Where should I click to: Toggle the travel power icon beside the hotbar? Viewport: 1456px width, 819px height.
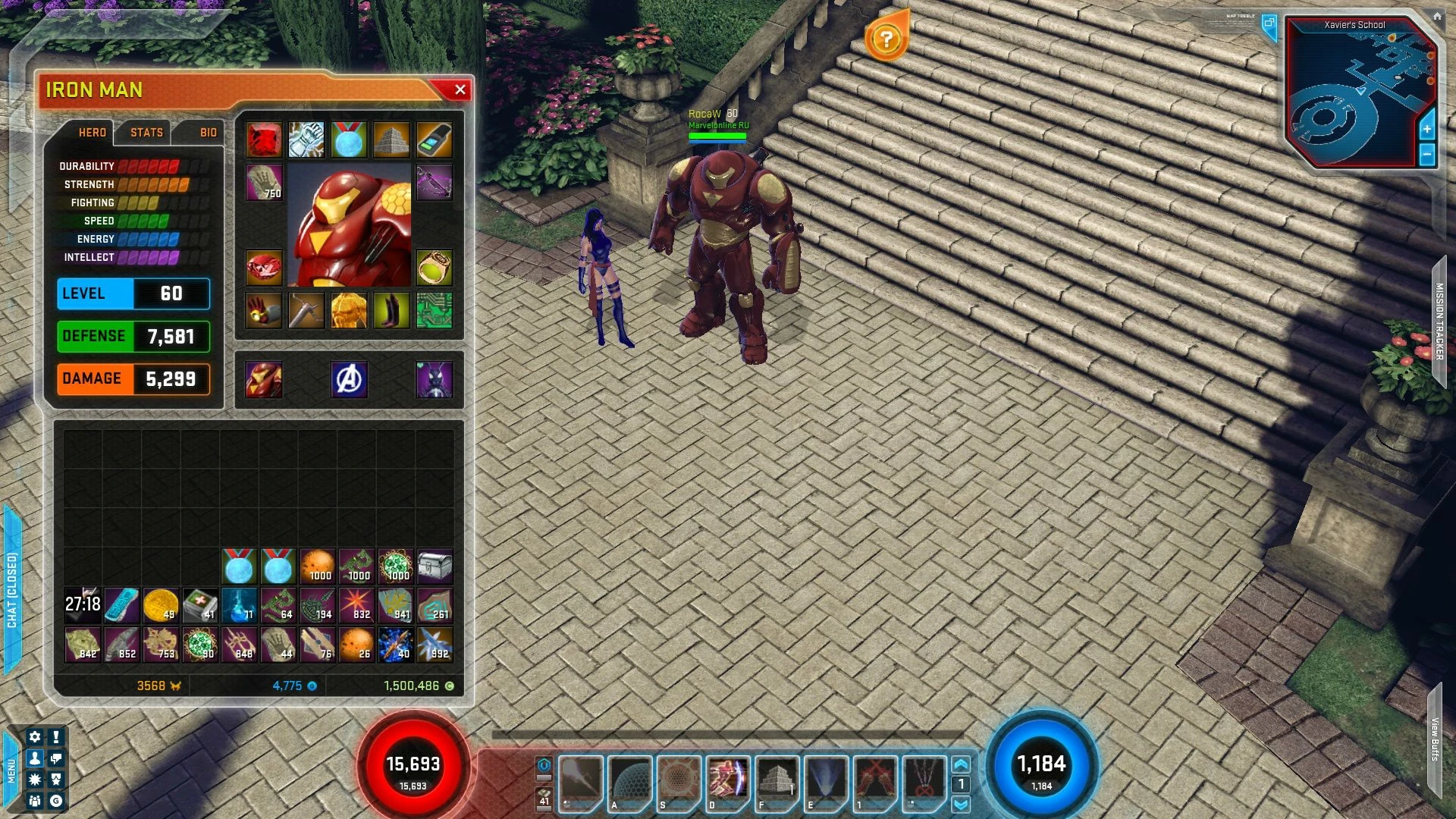(544, 766)
